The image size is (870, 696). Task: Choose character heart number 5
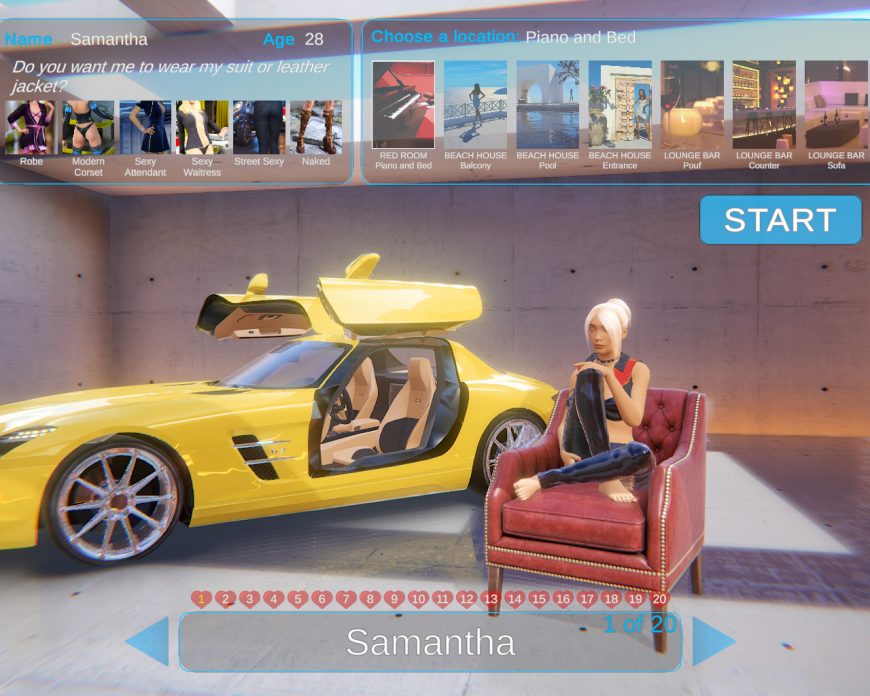click(x=298, y=599)
